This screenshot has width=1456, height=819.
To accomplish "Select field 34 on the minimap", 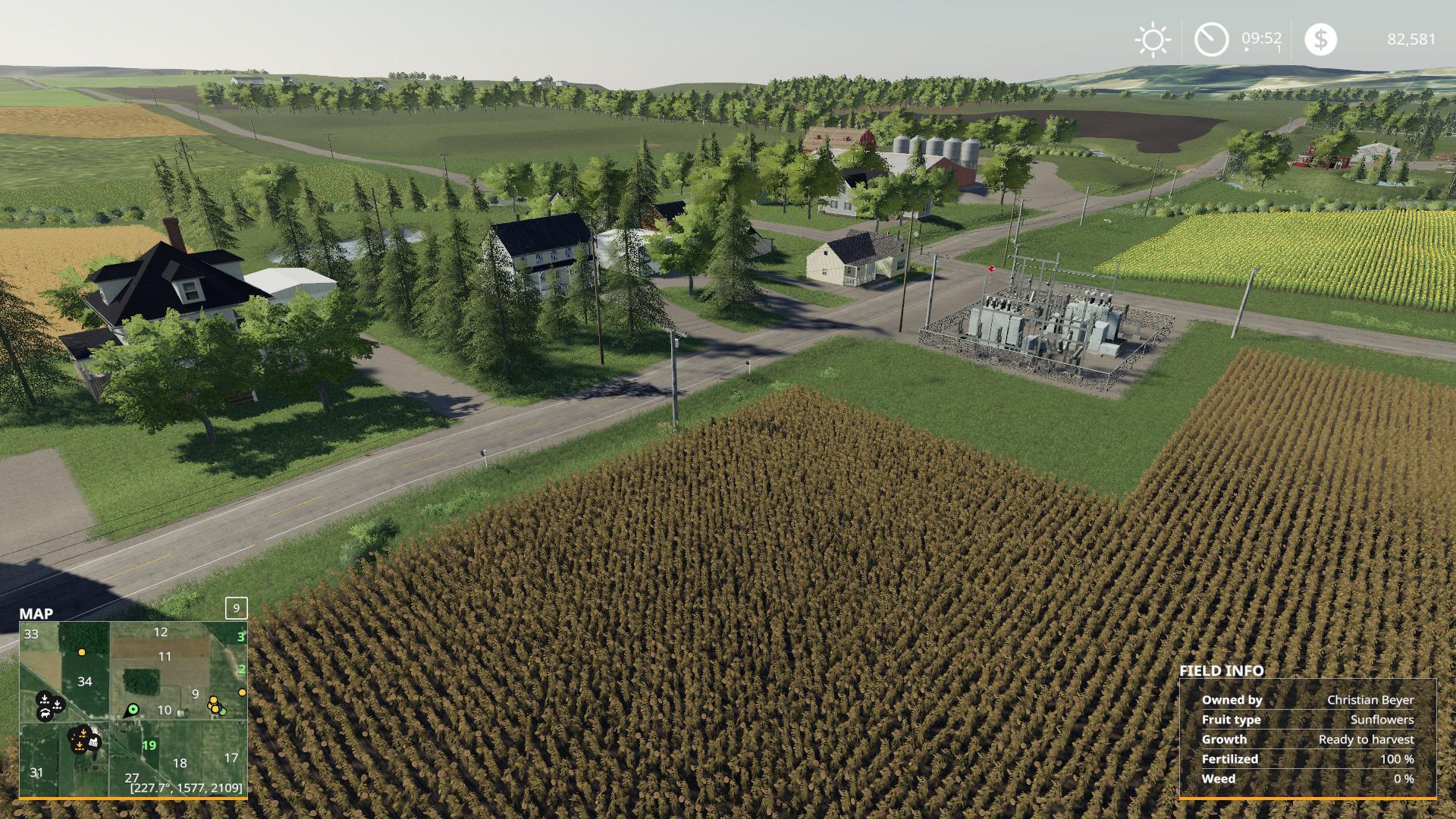I will [85, 682].
